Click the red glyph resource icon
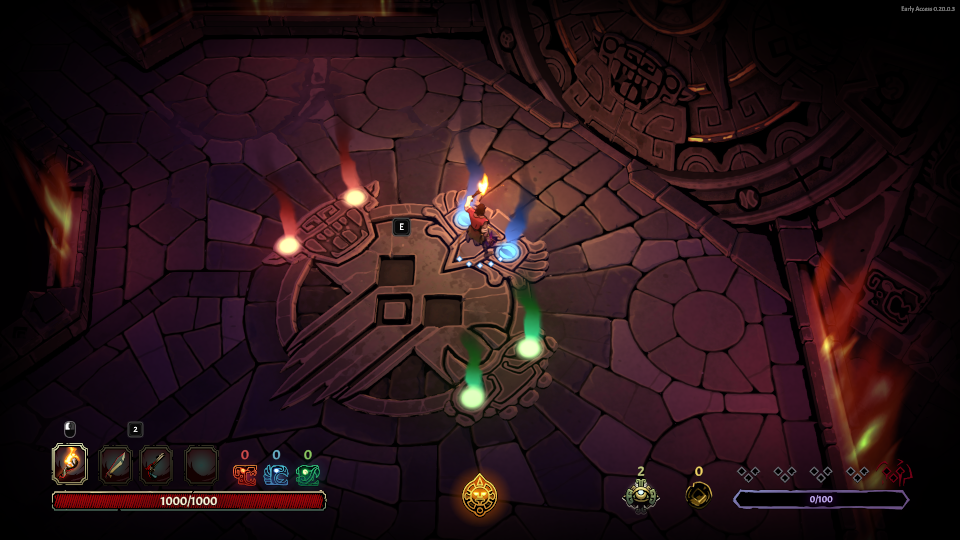960x540 pixels. point(245,475)
